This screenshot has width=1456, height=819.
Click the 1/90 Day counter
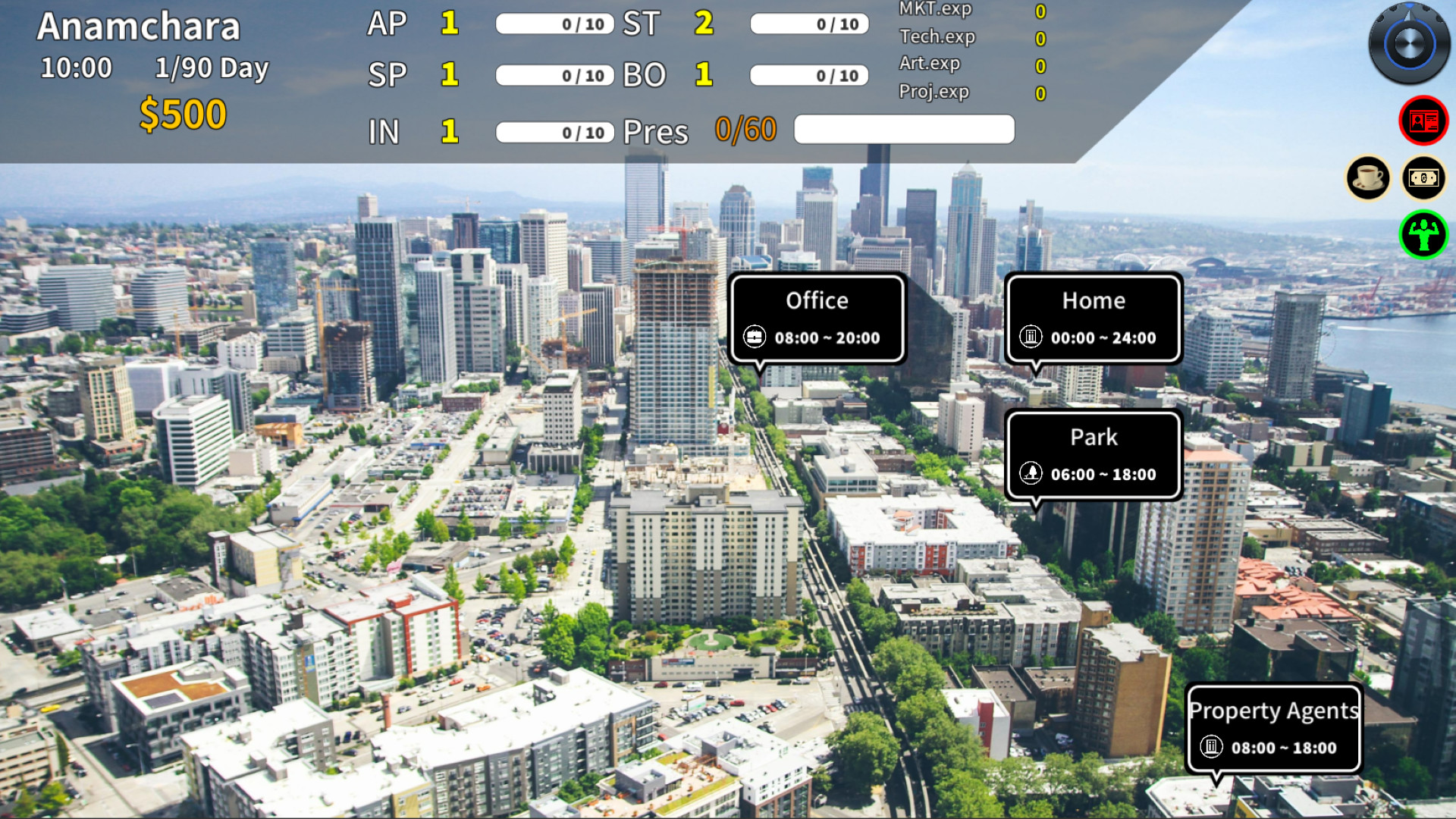coord(211,68)
